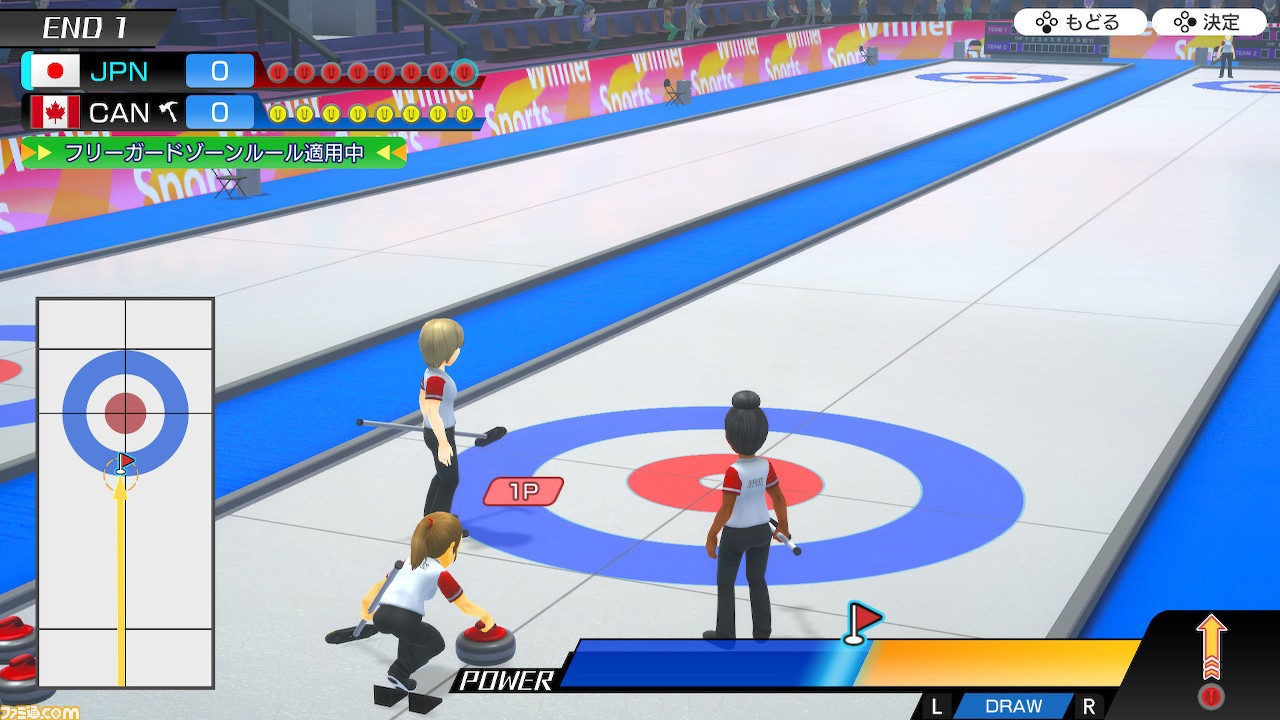Confirm with the 決定 button
This screenshot has height=720, width=1280.
coord(1208,22)
